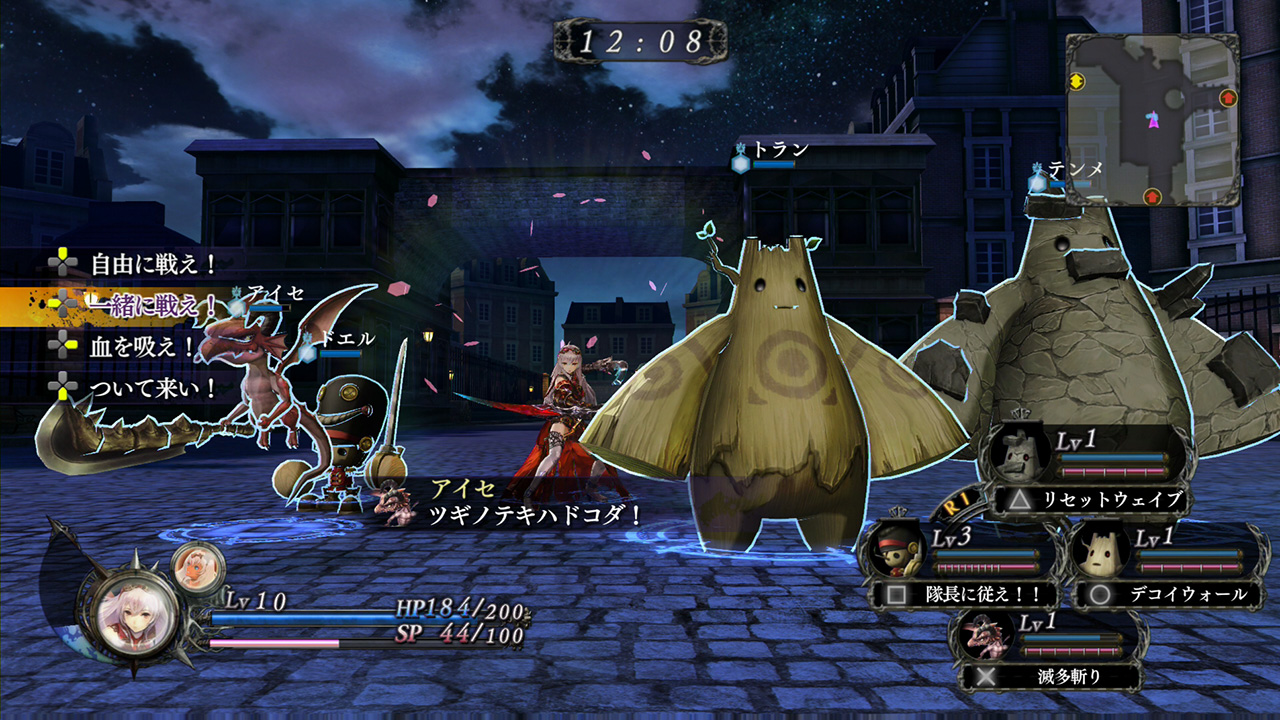
Task: Open the minimap
Action: coord(1152,120)
